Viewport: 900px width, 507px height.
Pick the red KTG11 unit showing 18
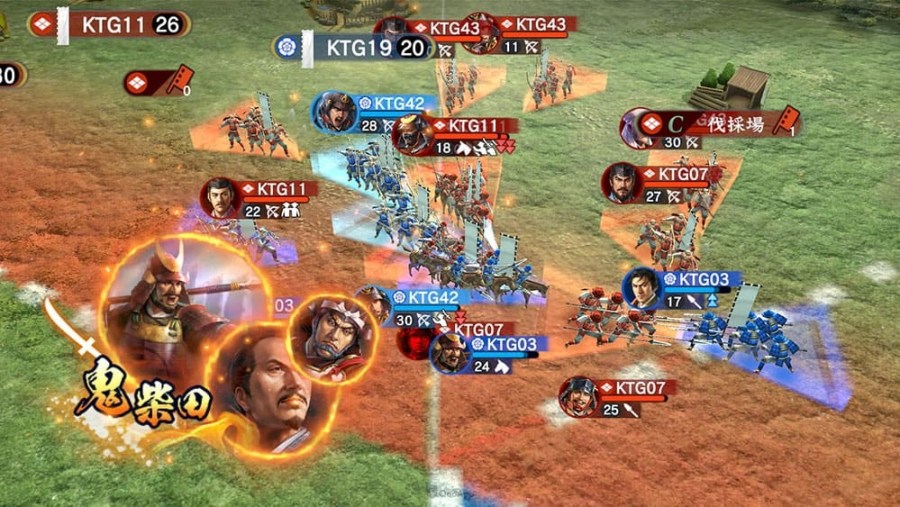pos(470,128)
